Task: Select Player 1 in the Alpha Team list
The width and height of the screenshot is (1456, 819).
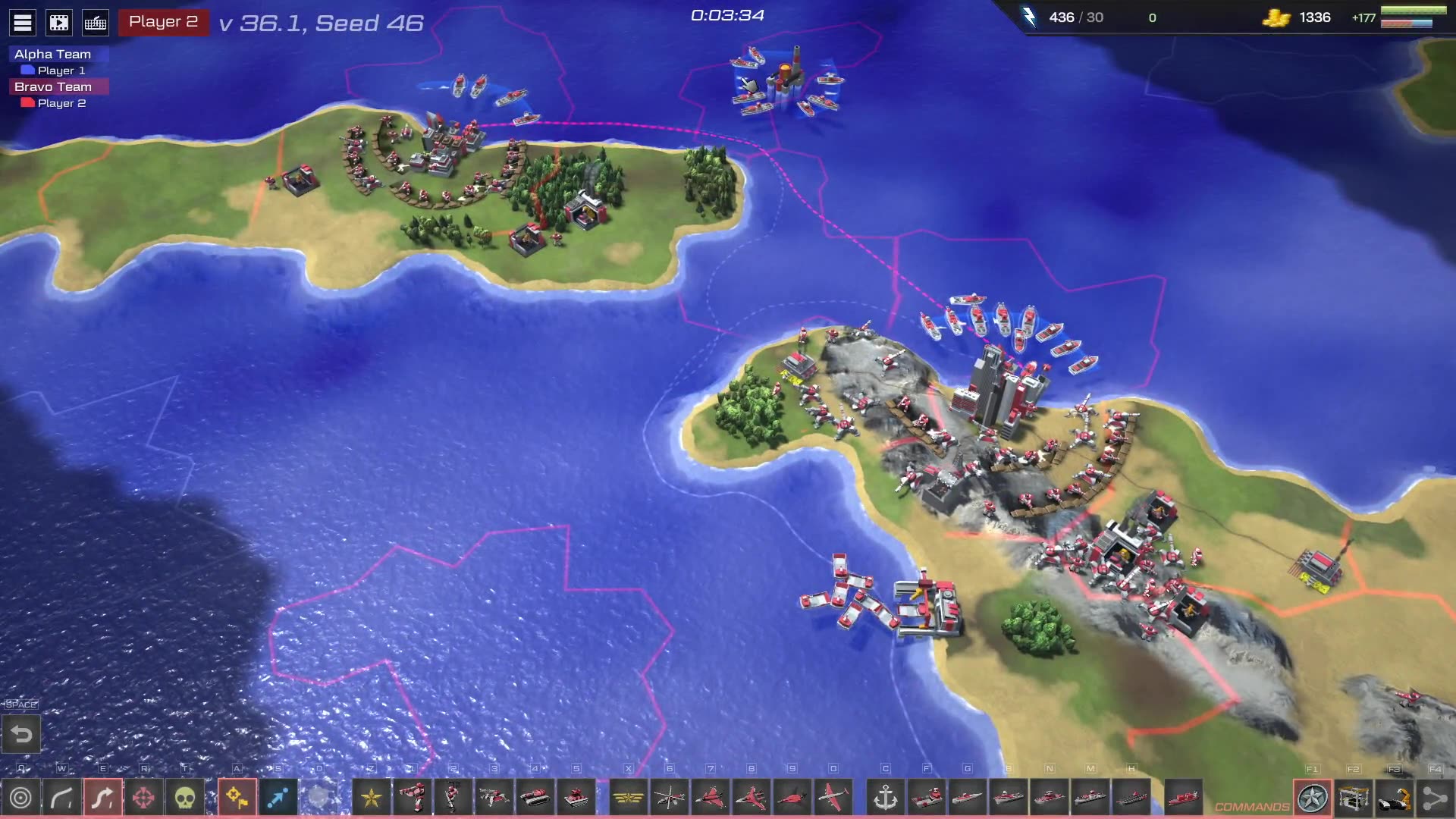Action: (x=61, y=71)
